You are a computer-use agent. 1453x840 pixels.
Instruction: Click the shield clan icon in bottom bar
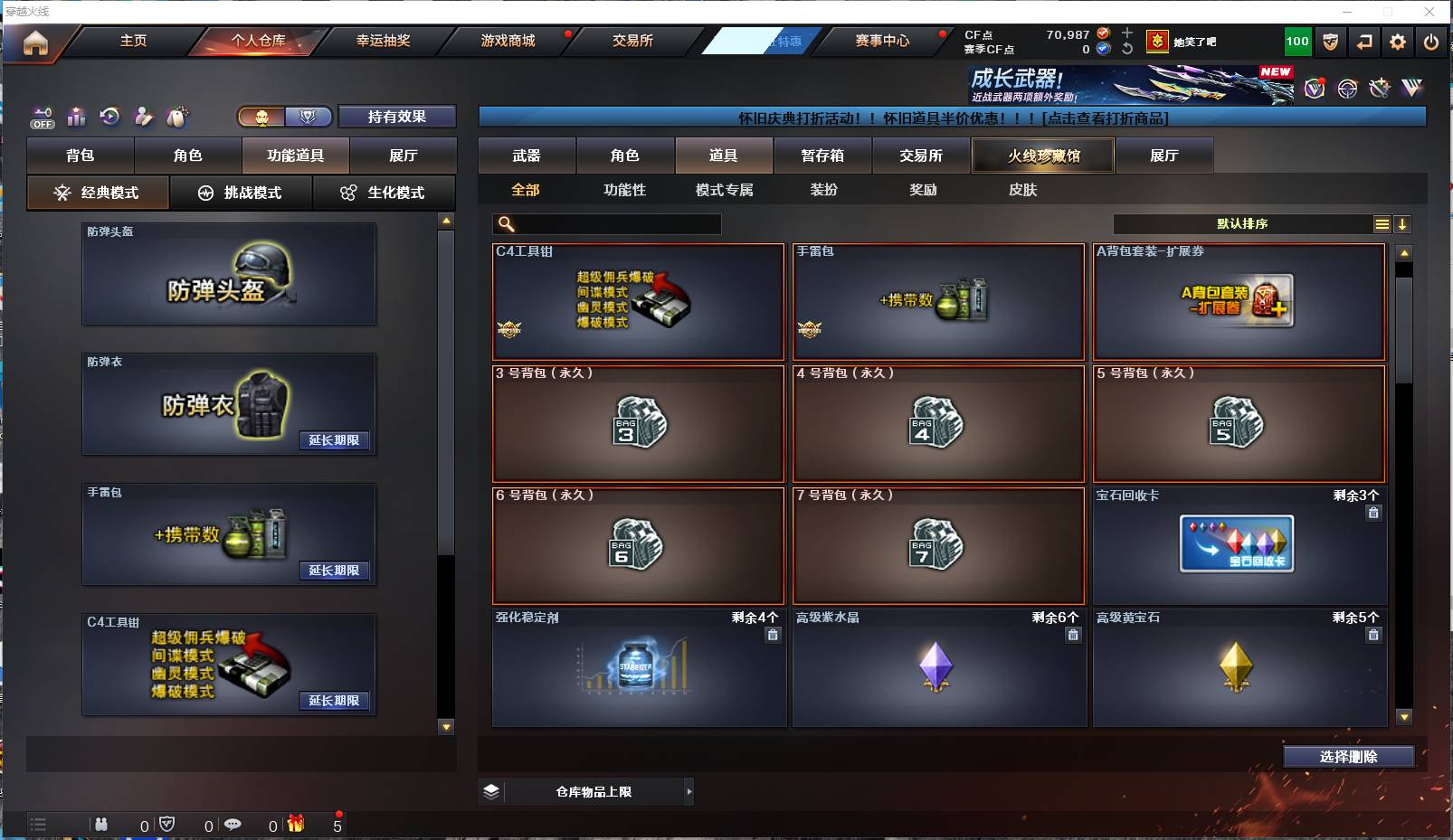pyautogui.click(x=167, y=825)
